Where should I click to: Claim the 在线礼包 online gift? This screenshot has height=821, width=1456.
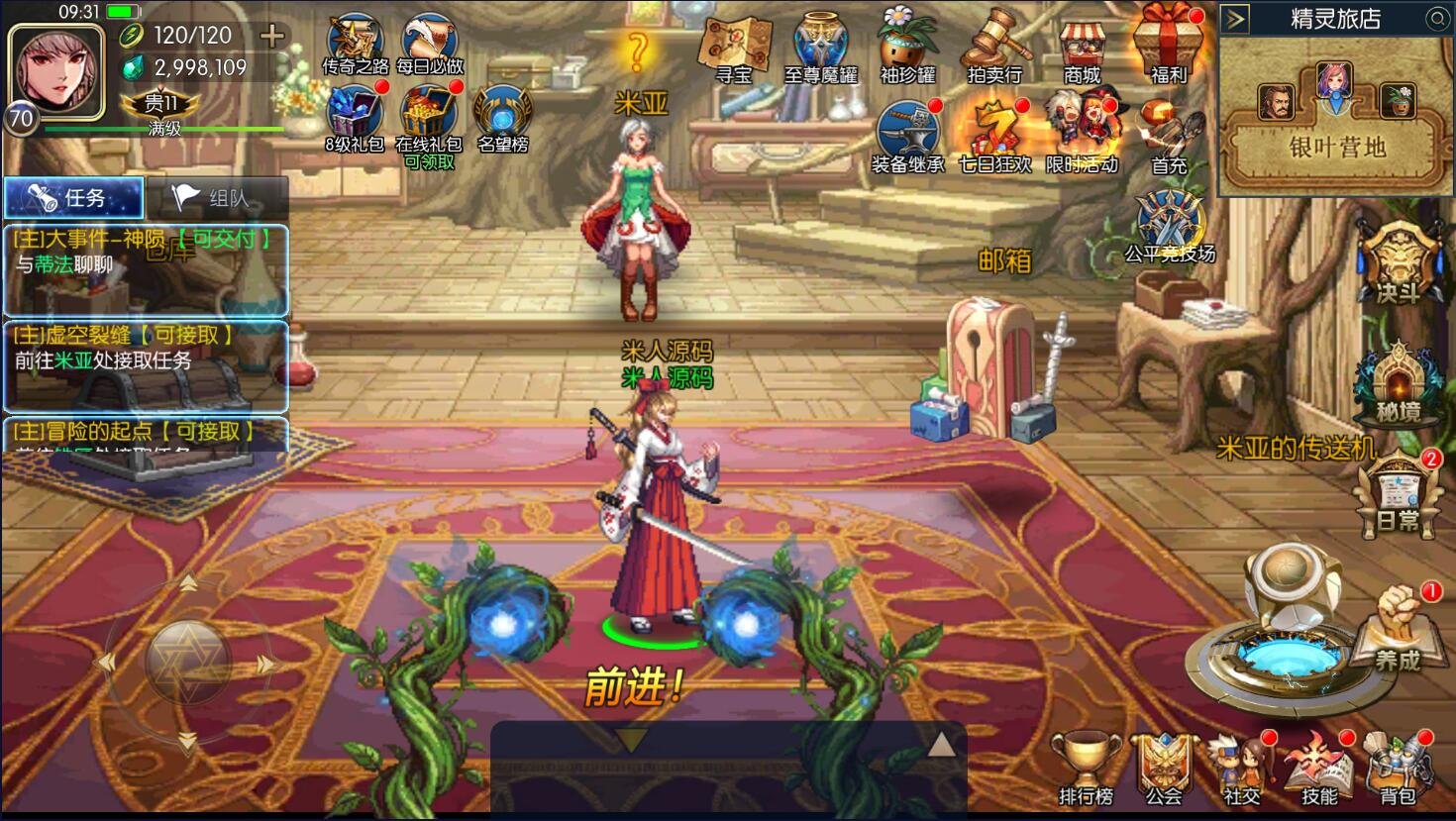point(428,119)
